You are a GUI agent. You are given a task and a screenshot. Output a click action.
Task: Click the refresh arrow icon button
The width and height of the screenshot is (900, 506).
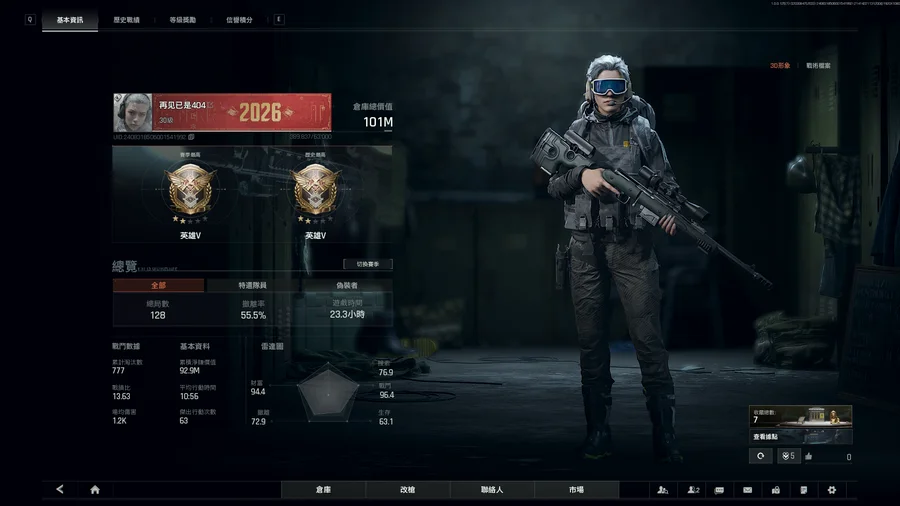(x=760, y=456)
